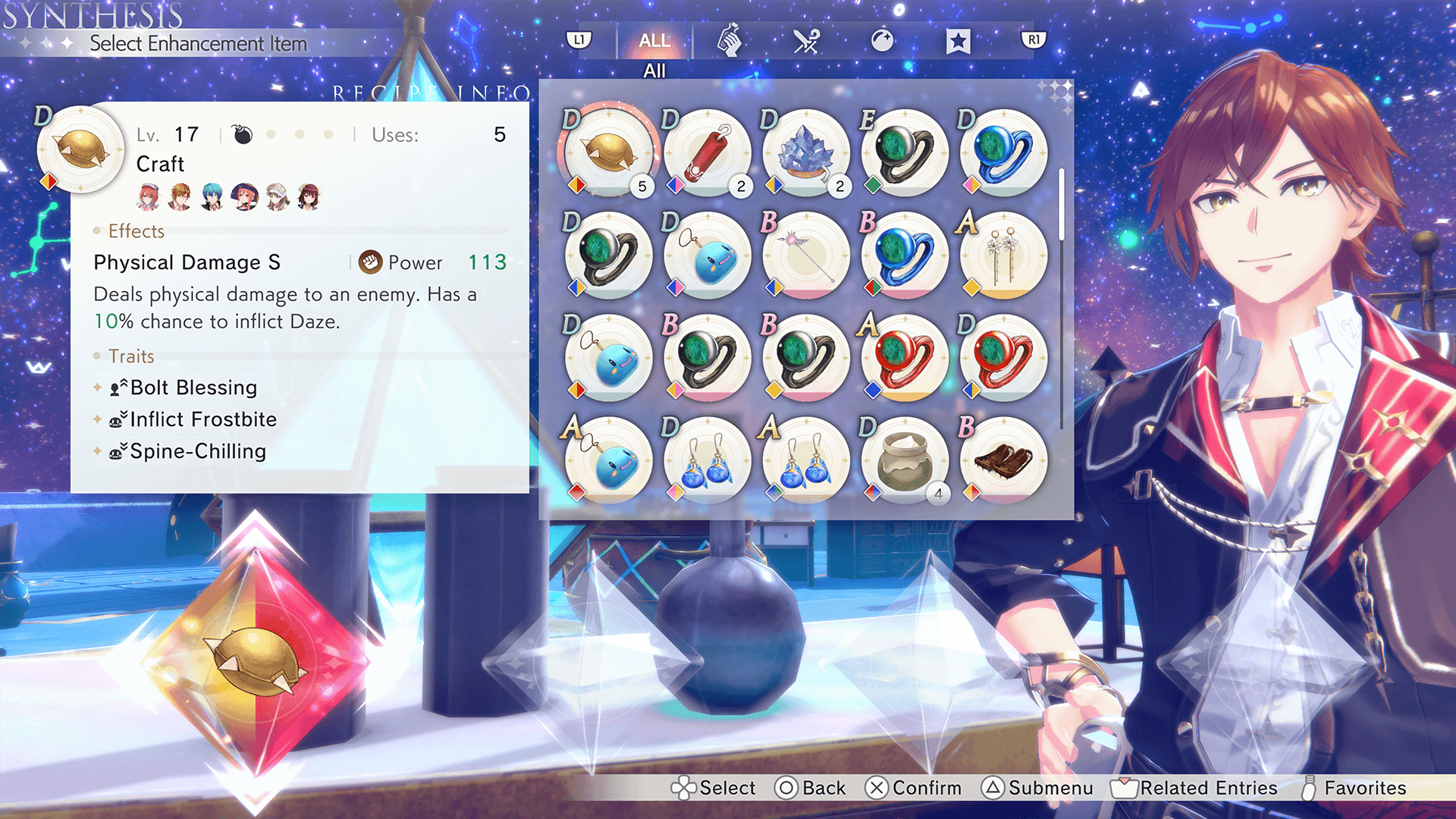Image resolution: width=1456 pixels, height=819 pixels.
Task: Show the star favorites tab
Action: [958, 41]
